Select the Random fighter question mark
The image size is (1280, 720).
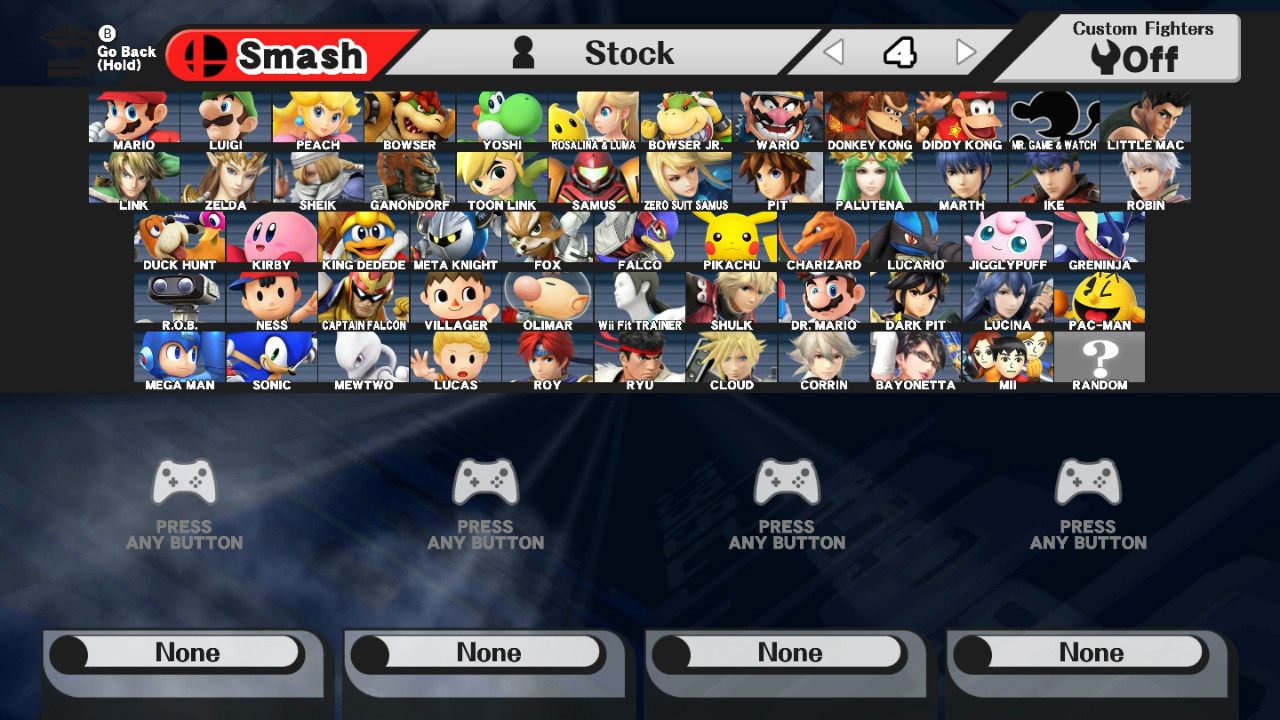pos(1100,355)
